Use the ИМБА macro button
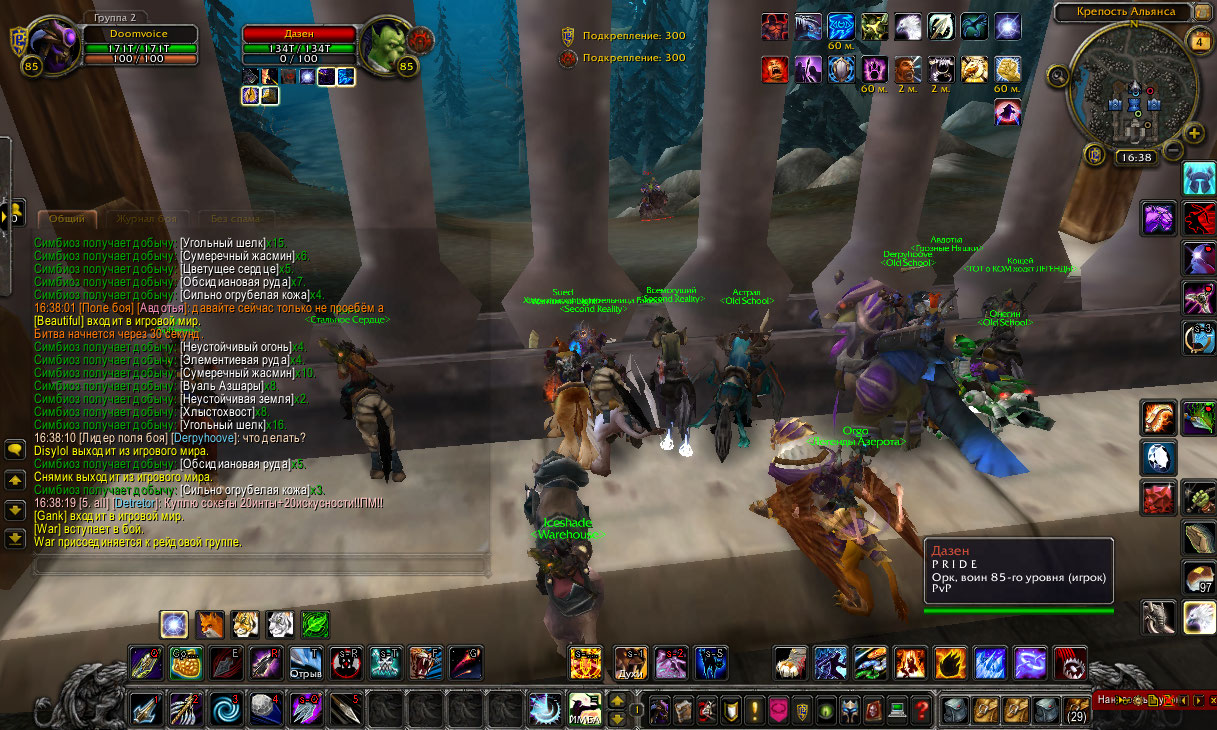The width and height of the screenshot is (1217, 730). tap(584, 708)
